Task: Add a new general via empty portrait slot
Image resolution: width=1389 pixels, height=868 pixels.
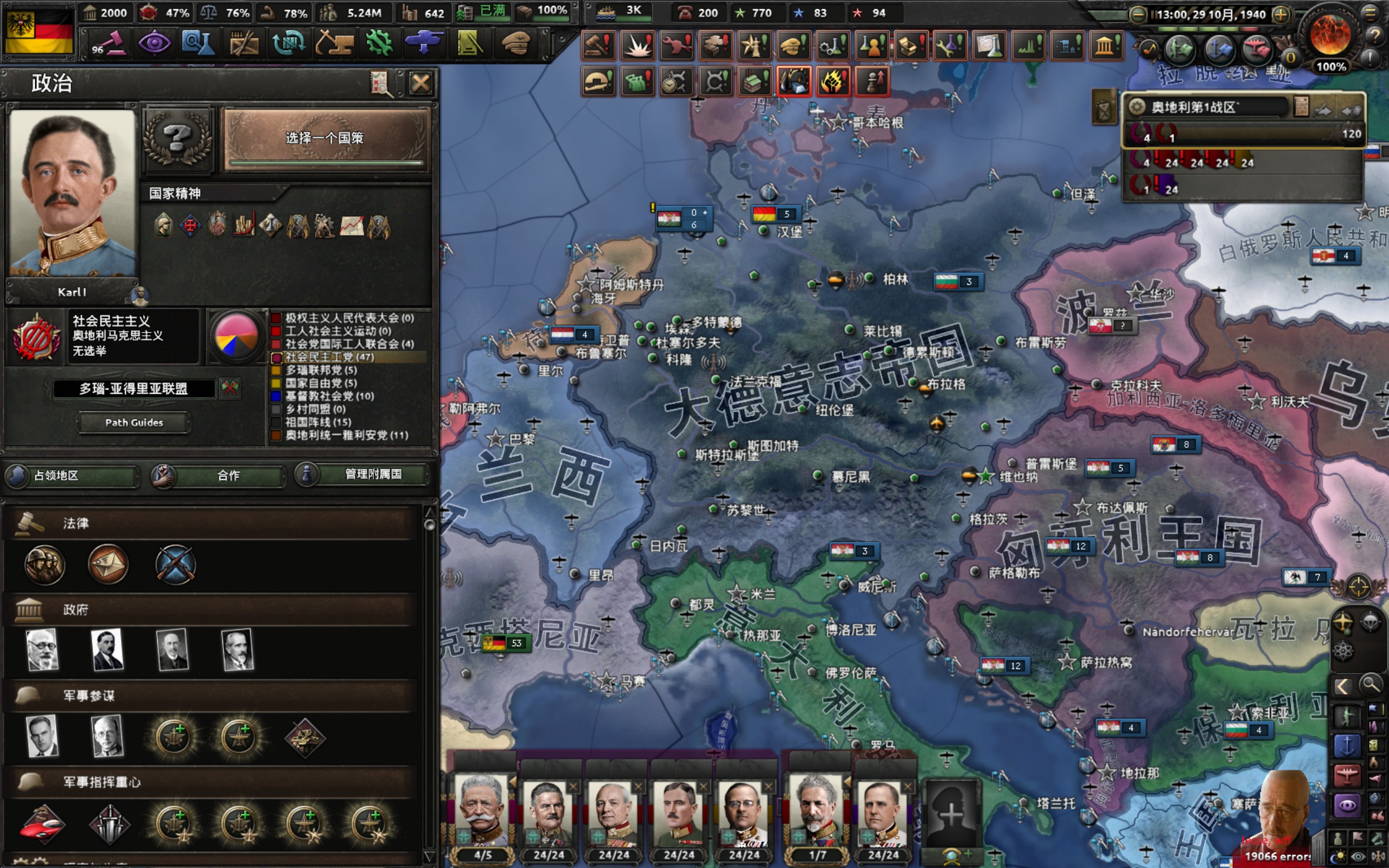Action: [951, 813]
